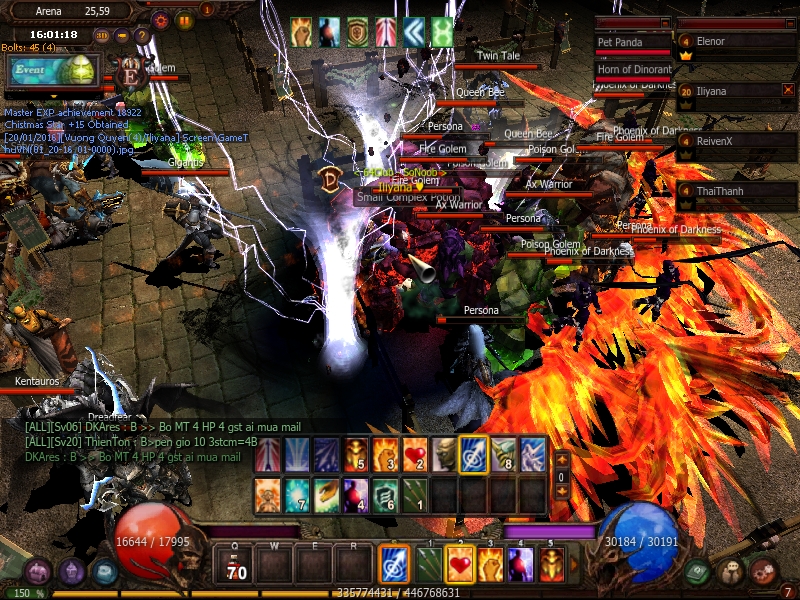Viewport: 800px width, 600px height.
Task: Toggle the 3D camera button
Action: pos(102,35)
